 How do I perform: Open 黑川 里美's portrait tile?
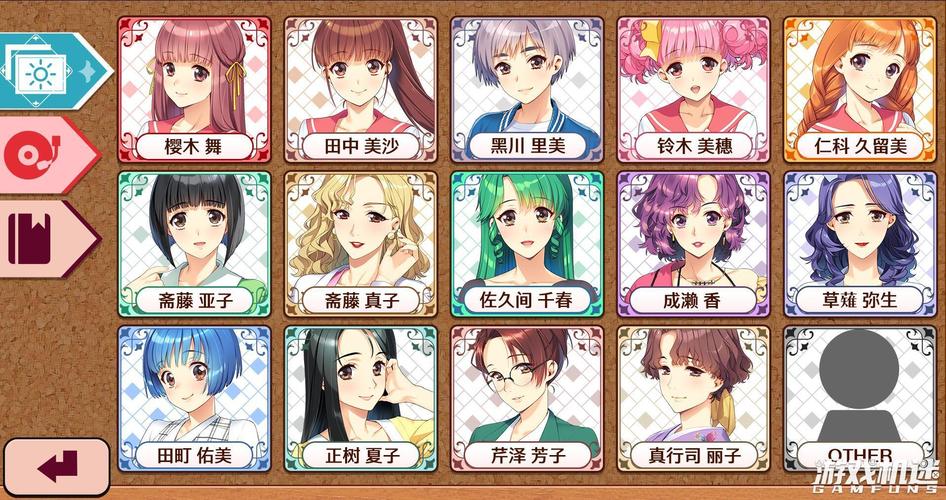coord(527,89)
